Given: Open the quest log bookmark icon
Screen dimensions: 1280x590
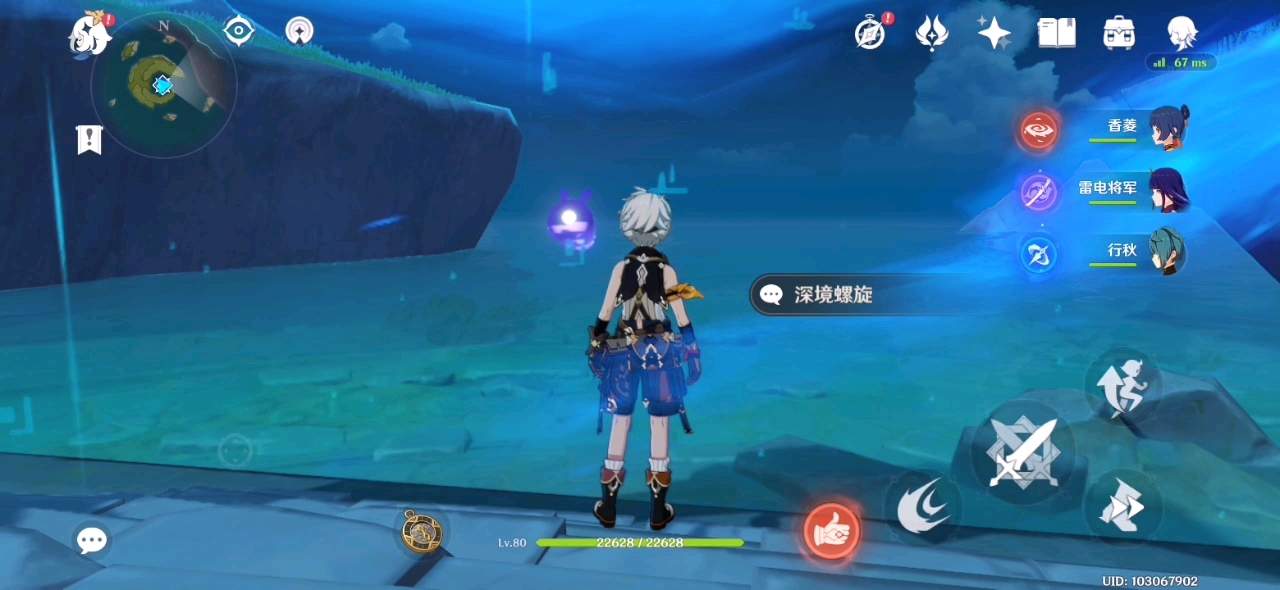Looking at the screenshot, I should [x=89, y=140].
